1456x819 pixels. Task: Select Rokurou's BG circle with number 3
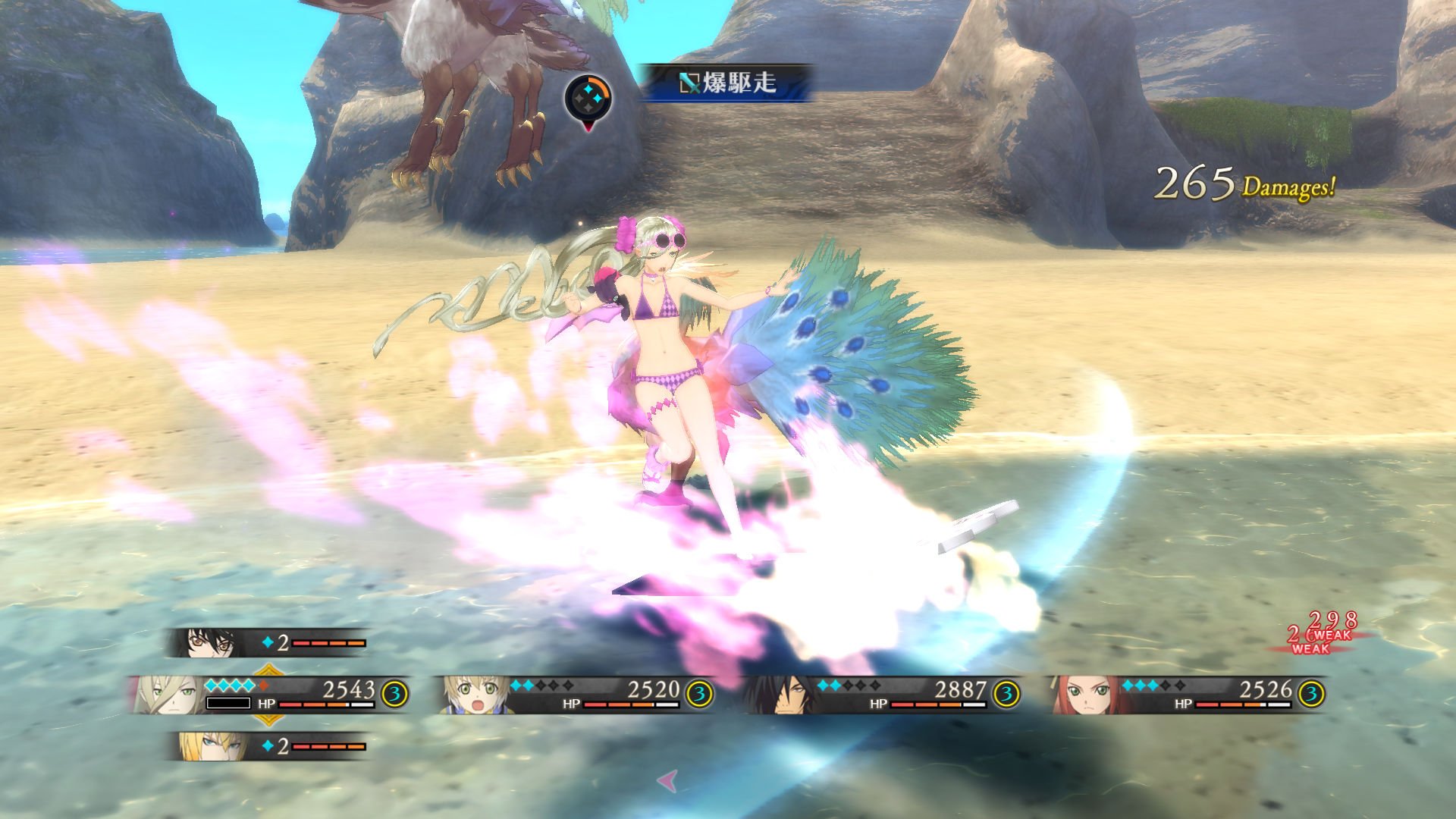coord(1007,691)
